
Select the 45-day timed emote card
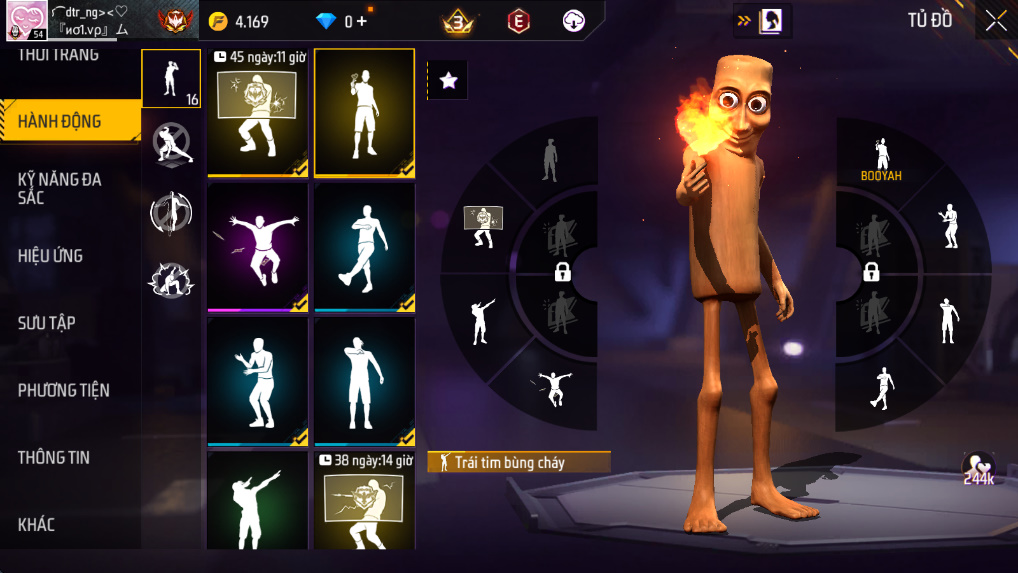pyautogui.click(x=257, y=113)
